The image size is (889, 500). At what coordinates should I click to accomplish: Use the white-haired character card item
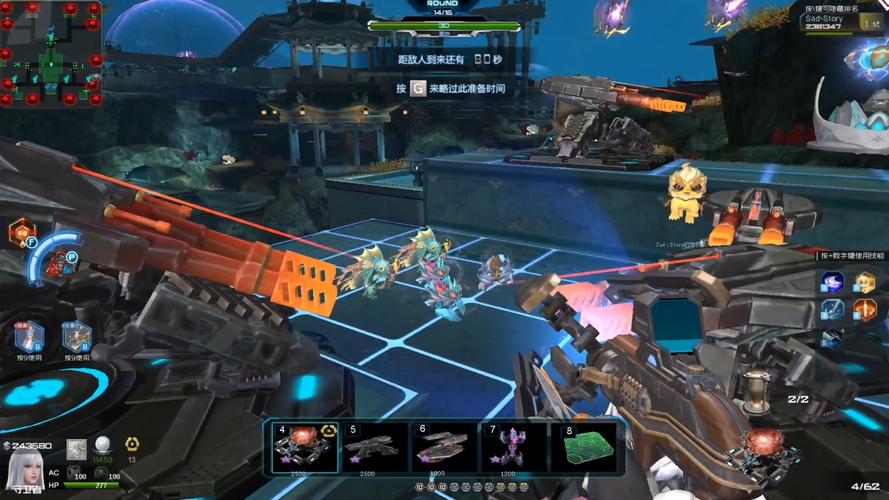[x=29, y=336]
